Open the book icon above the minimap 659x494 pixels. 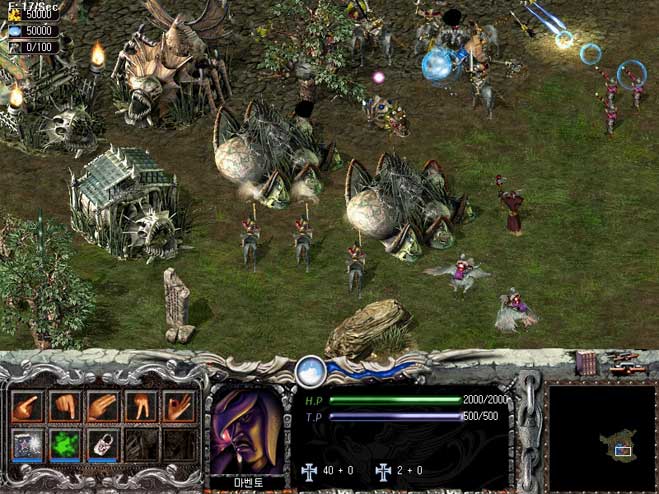[586, 364]
